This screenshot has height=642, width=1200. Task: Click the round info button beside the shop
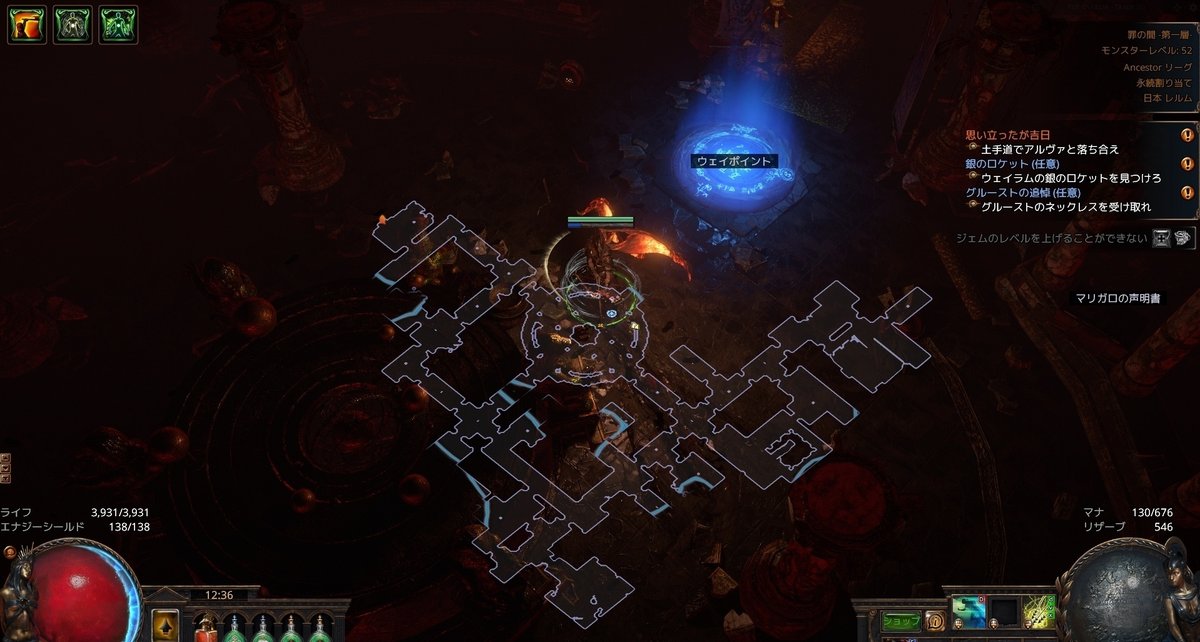935,621
